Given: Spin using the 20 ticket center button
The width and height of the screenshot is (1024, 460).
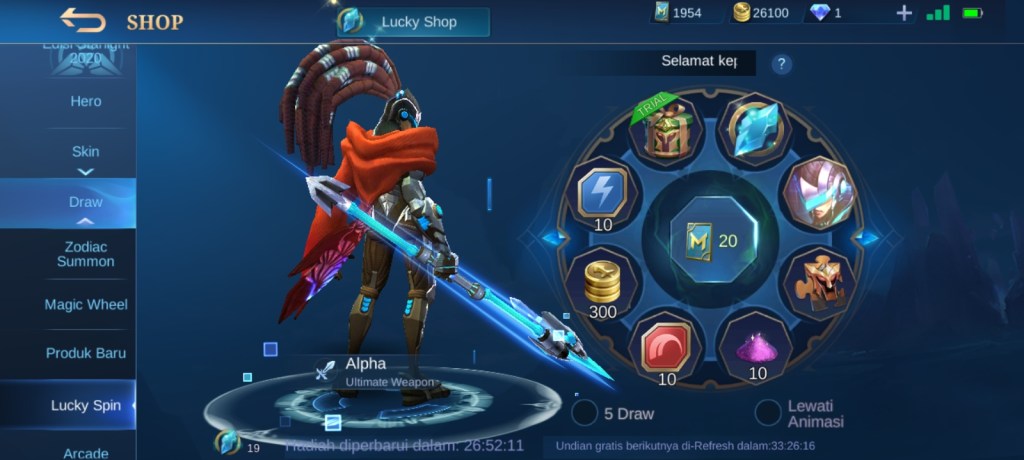Looking at the screenshot, I should click(712, 240).
